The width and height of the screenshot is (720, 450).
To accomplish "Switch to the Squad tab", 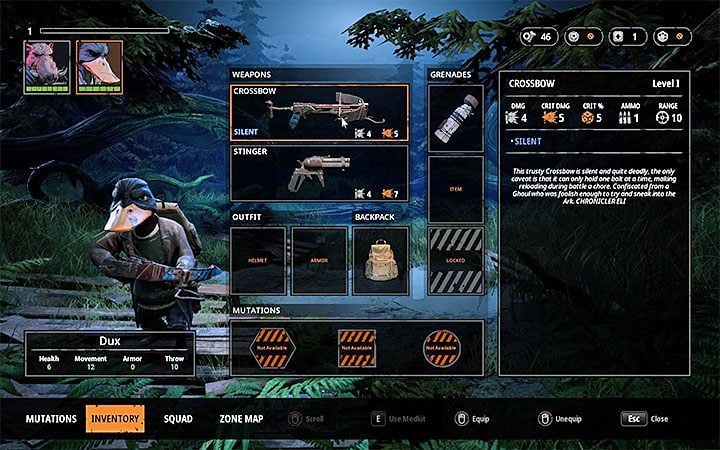I will [178, 418].
